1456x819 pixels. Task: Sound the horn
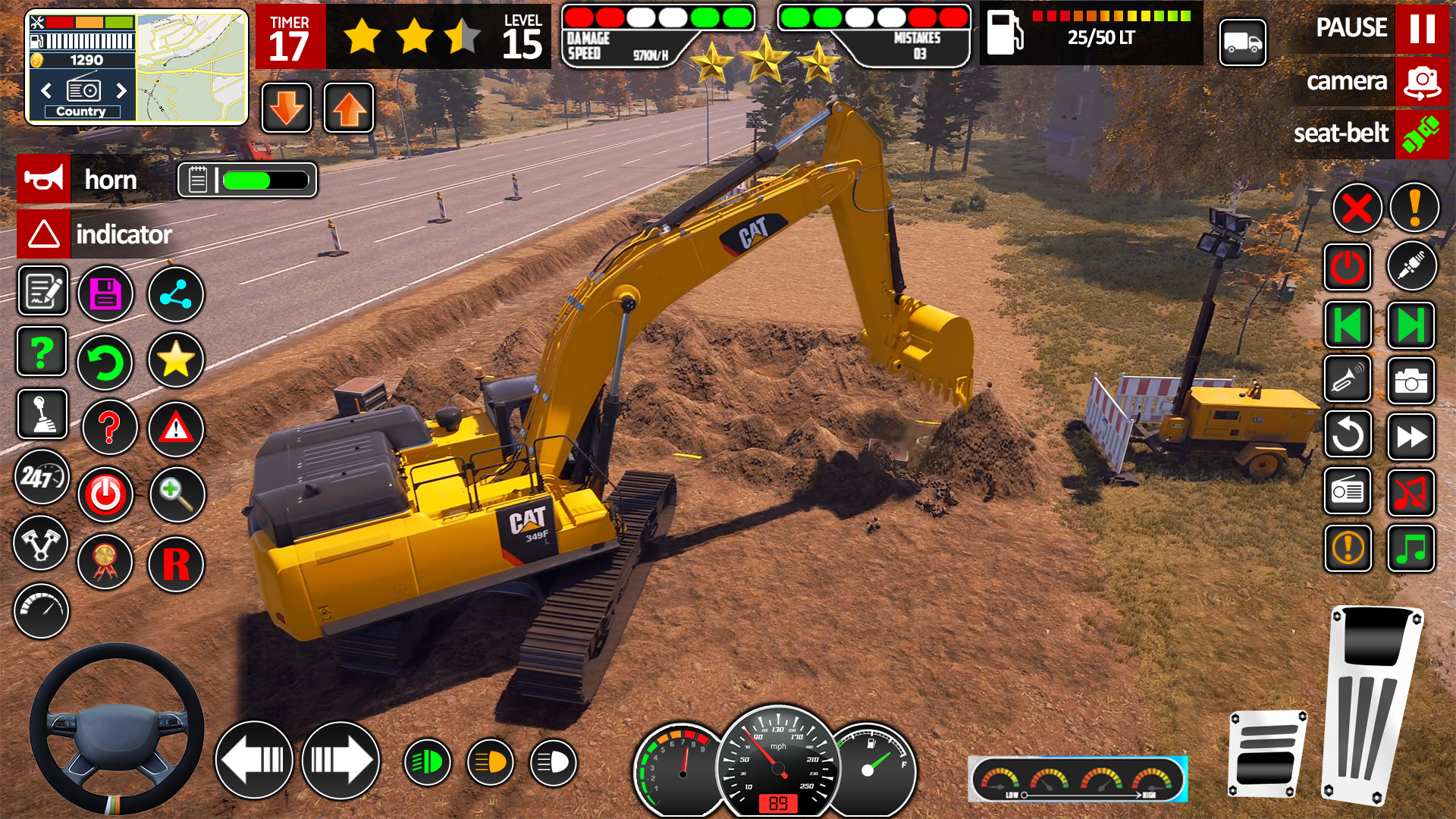pos(44,180)
